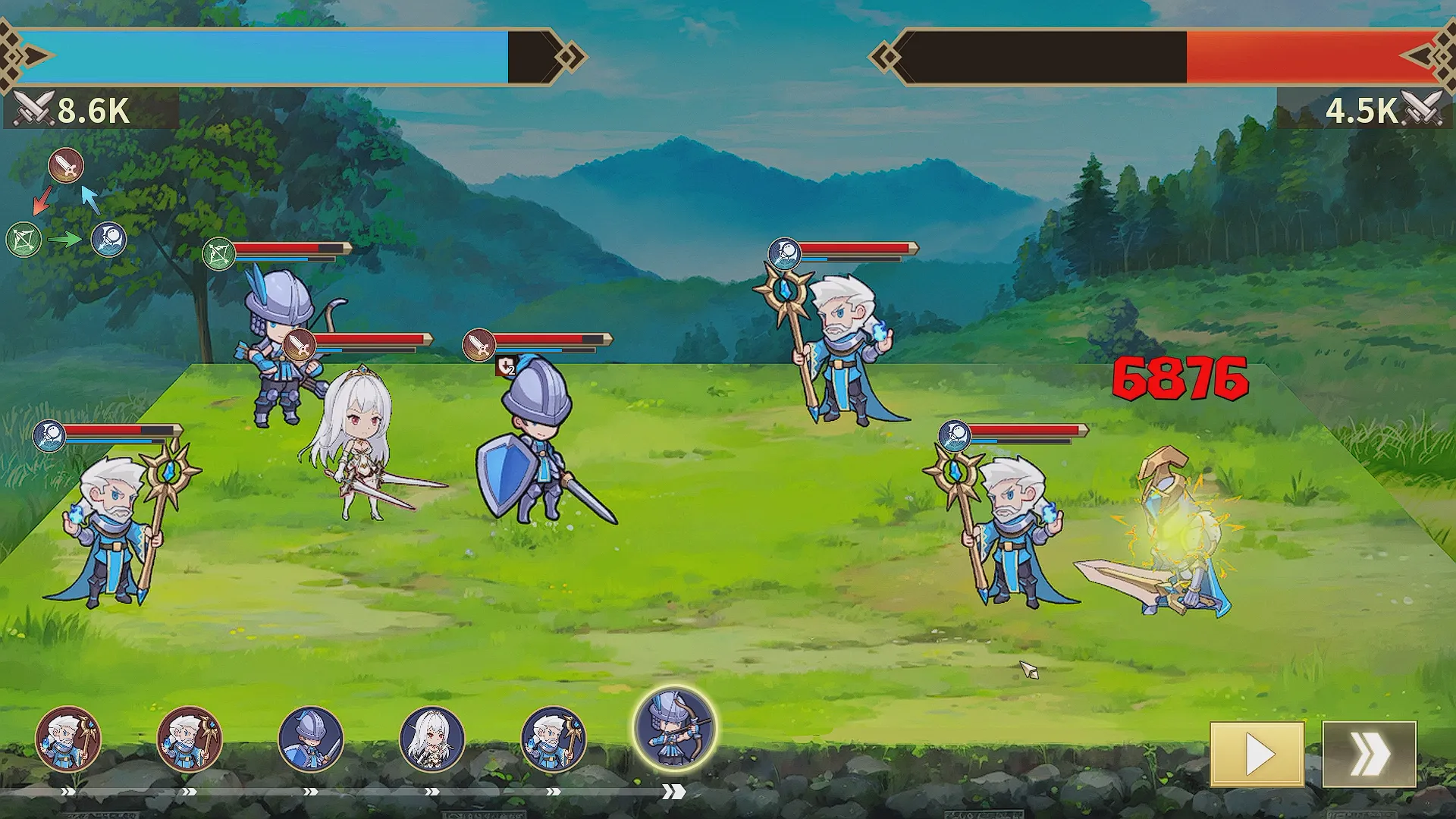
Task: Click the sword icon in the class advantage triangle
Action: point(66,165)
